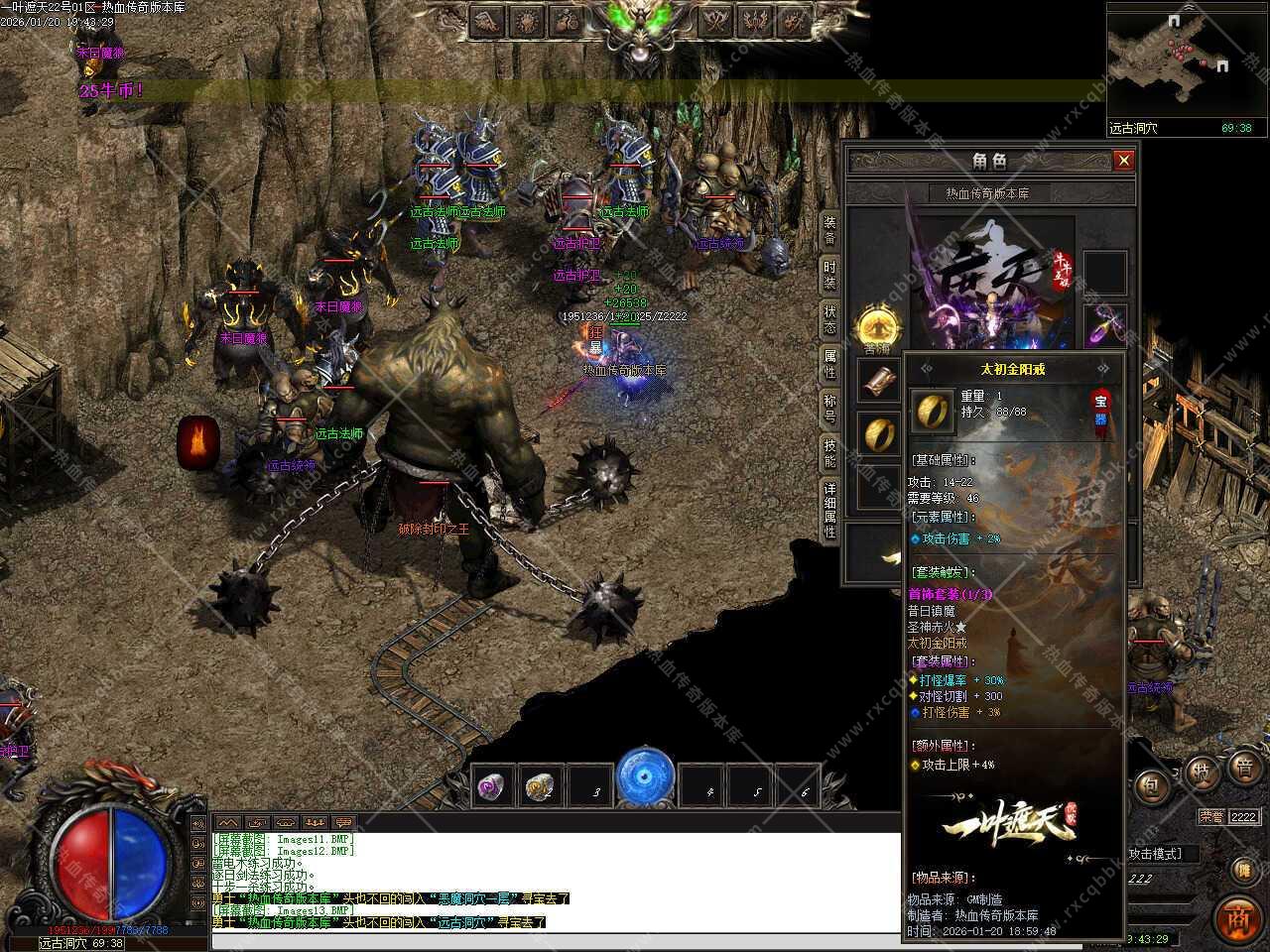The width and height of the screenshot is (1270, 952).
Task: View the 详细属性 detailed attributes tab
Action: point(829,509)
